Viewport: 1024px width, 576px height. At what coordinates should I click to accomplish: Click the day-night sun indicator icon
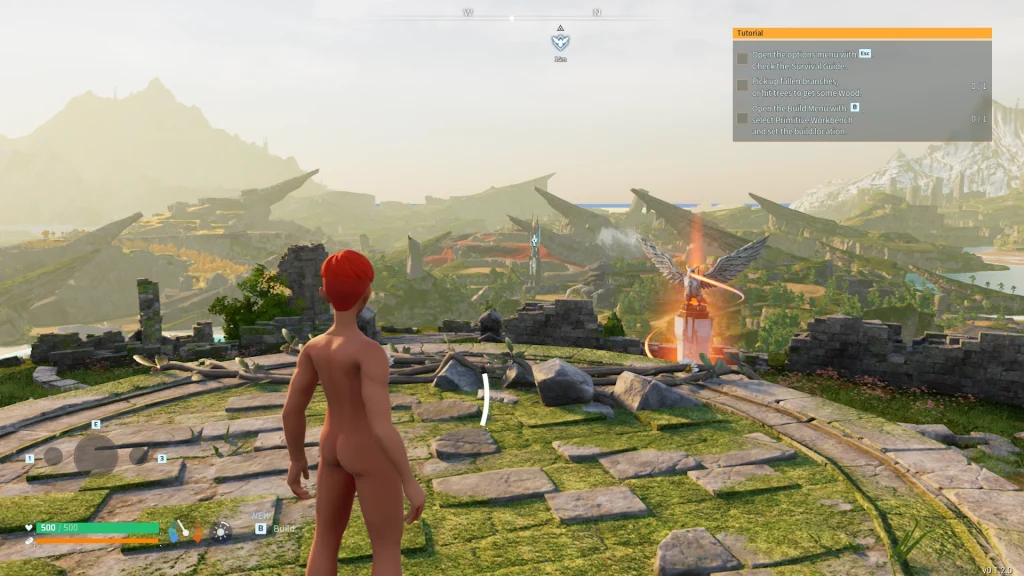(x=221, y=531)
